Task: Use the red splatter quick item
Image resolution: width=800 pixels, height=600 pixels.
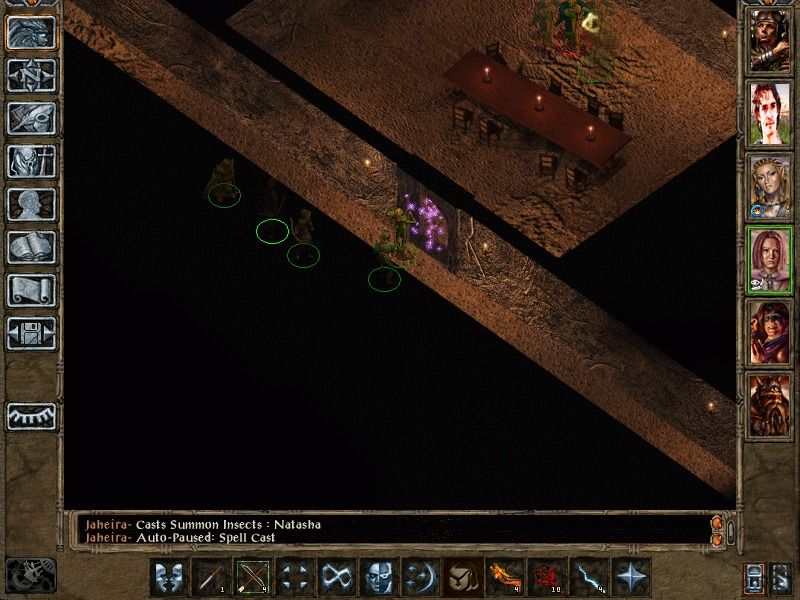Action: pos(546,577)
